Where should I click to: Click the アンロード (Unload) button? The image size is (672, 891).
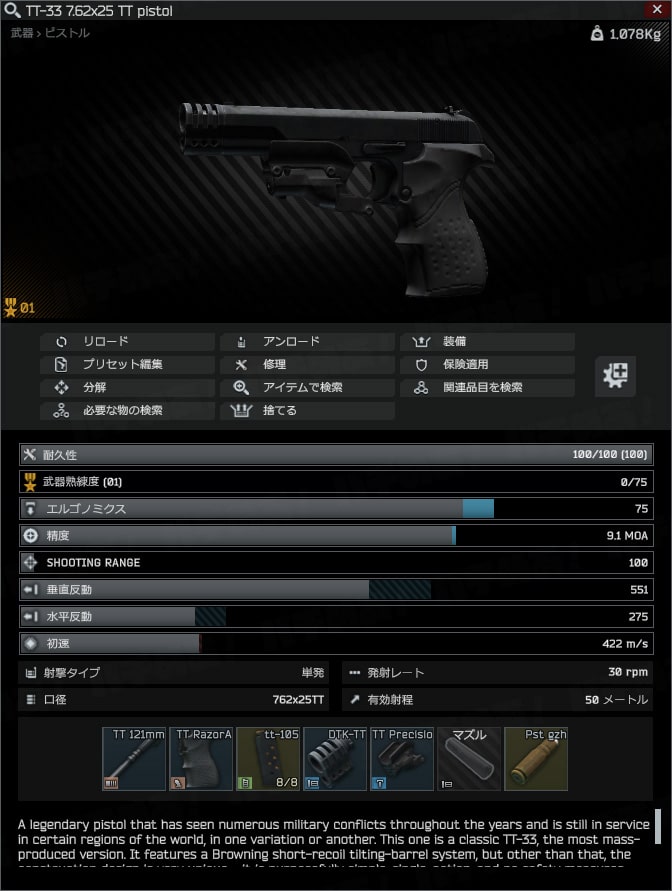tap(306, 341)
